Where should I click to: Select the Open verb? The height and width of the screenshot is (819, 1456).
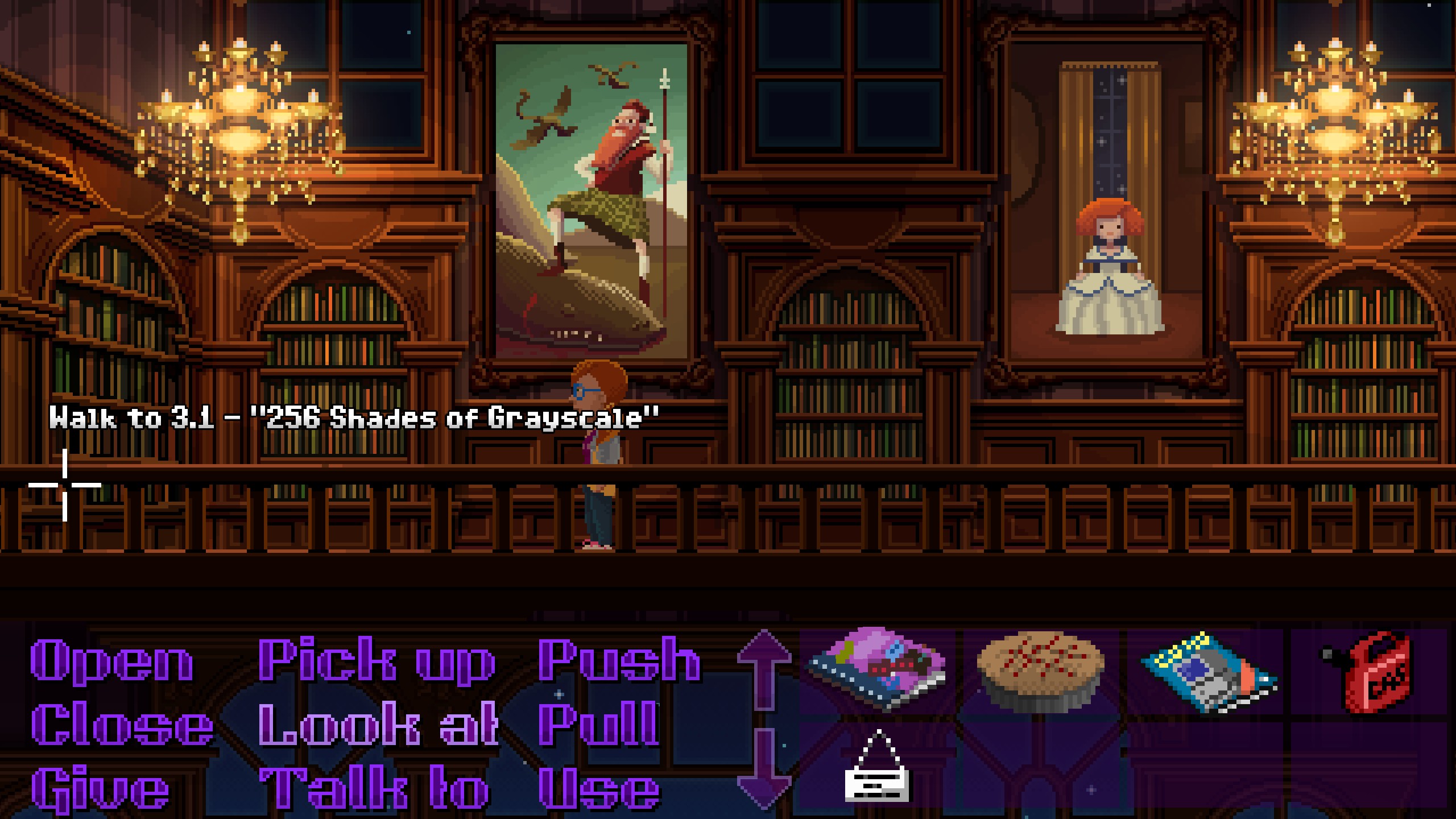[x=112, y=661]
